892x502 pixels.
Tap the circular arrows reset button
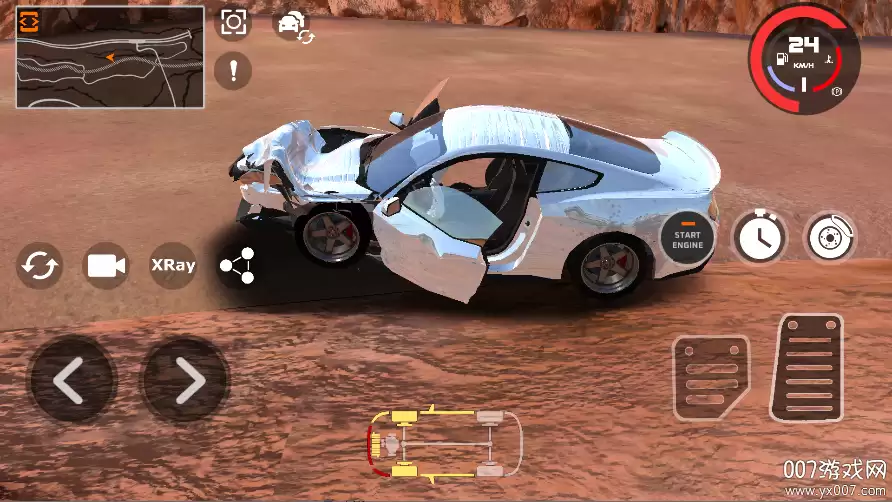[40, 266]
